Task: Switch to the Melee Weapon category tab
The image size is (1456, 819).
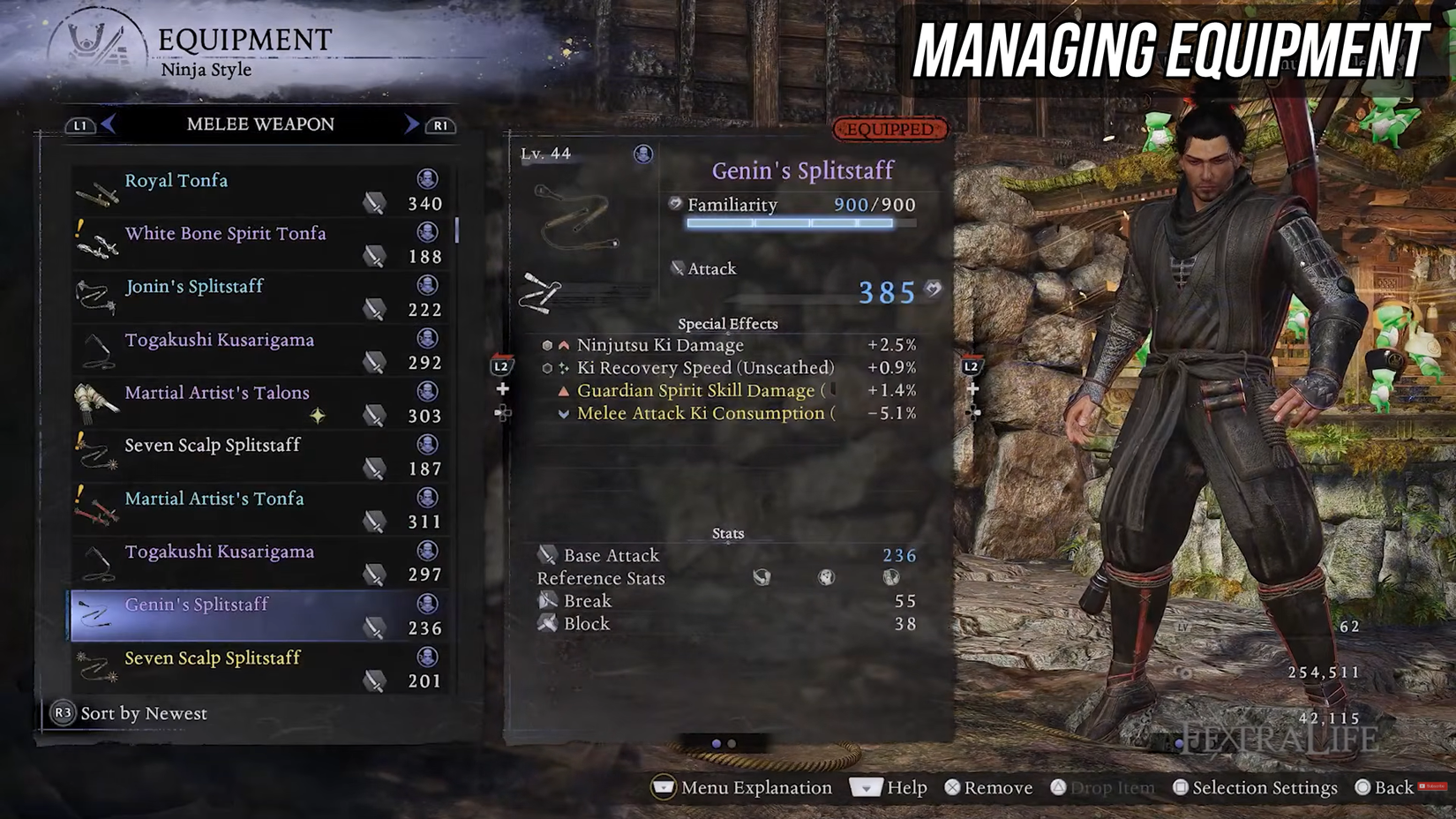Action: pyautogui.click(x=261, y=124)
